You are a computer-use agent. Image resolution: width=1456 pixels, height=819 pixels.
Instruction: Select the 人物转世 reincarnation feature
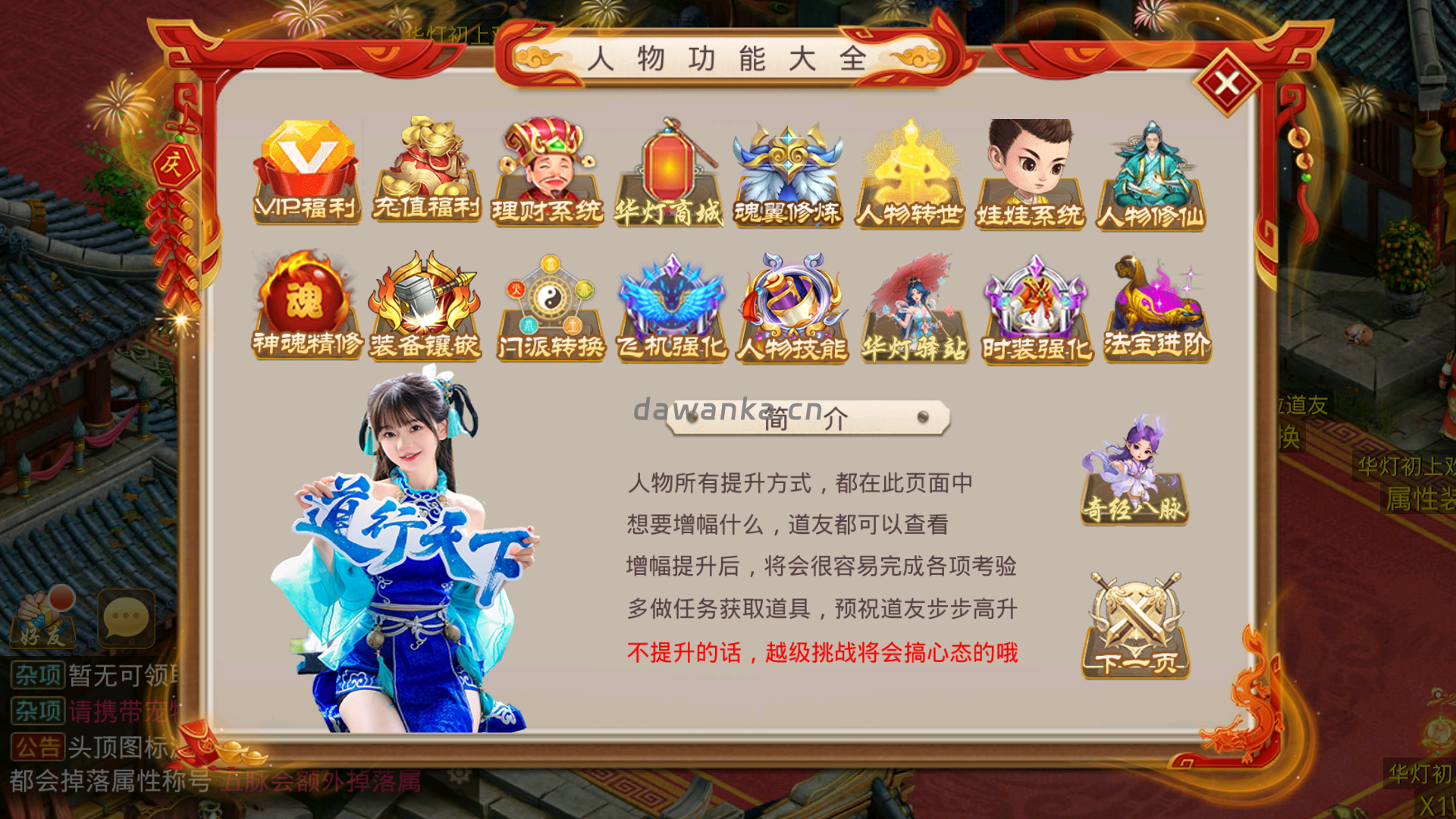click(910, 171)
